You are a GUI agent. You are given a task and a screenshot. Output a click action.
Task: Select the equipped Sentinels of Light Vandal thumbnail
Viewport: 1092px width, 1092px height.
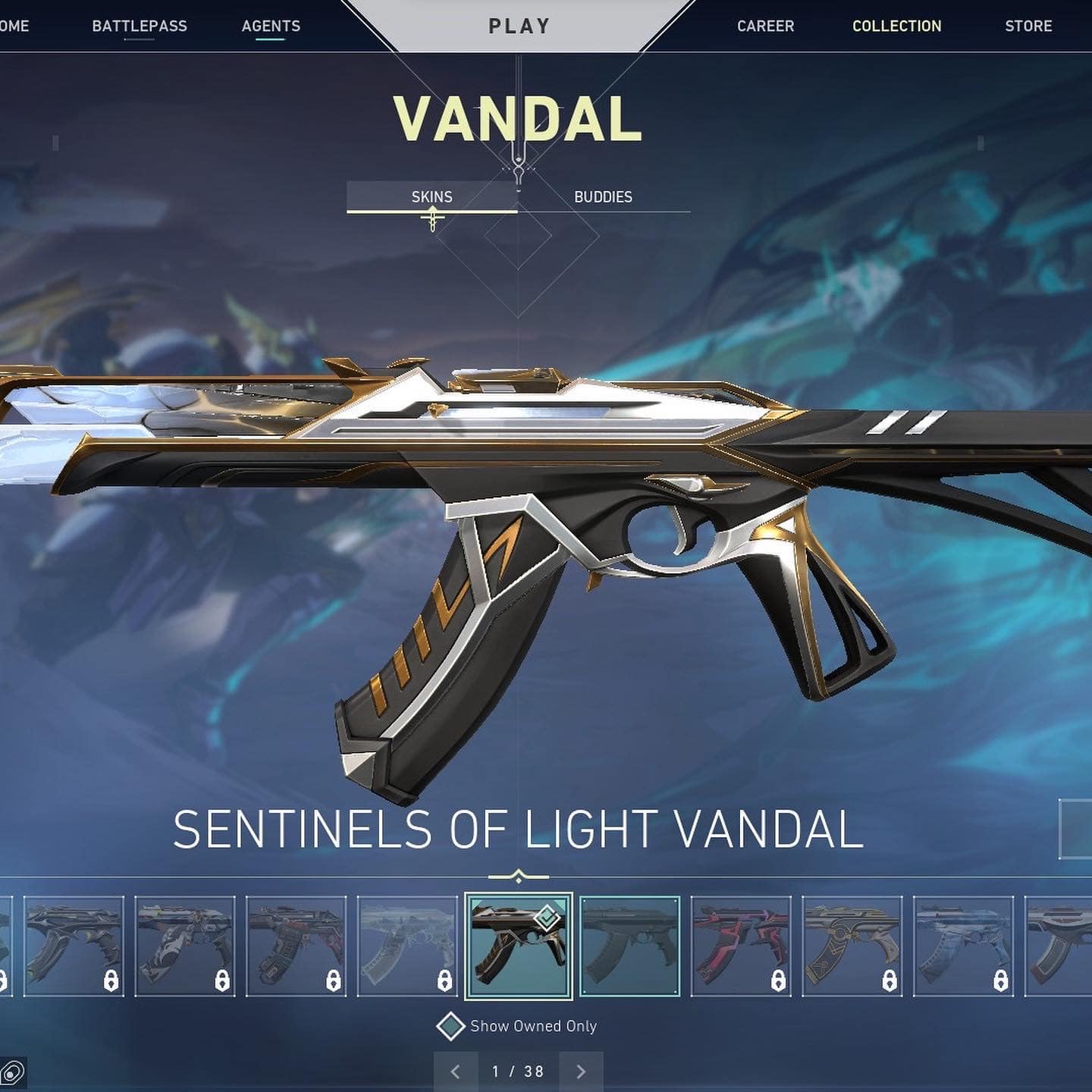[x=519, y=946]
